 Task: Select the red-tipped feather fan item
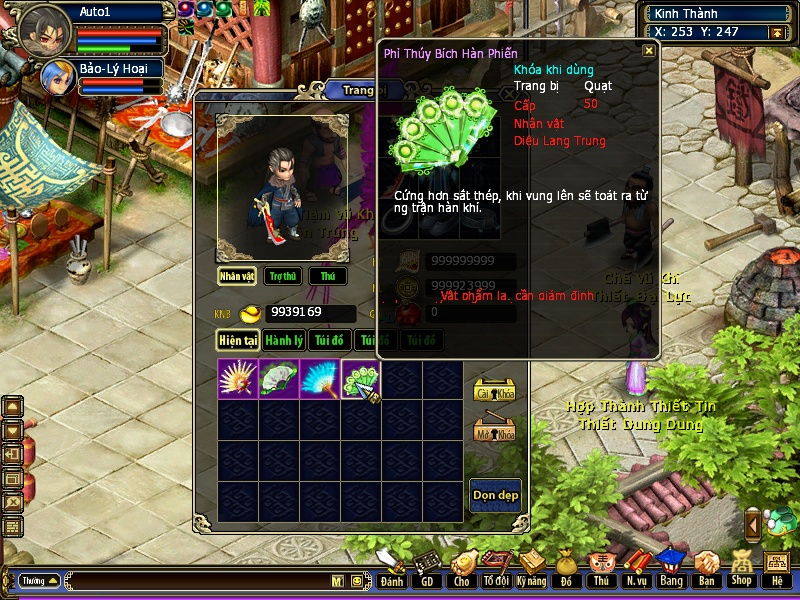click(238, 379)
